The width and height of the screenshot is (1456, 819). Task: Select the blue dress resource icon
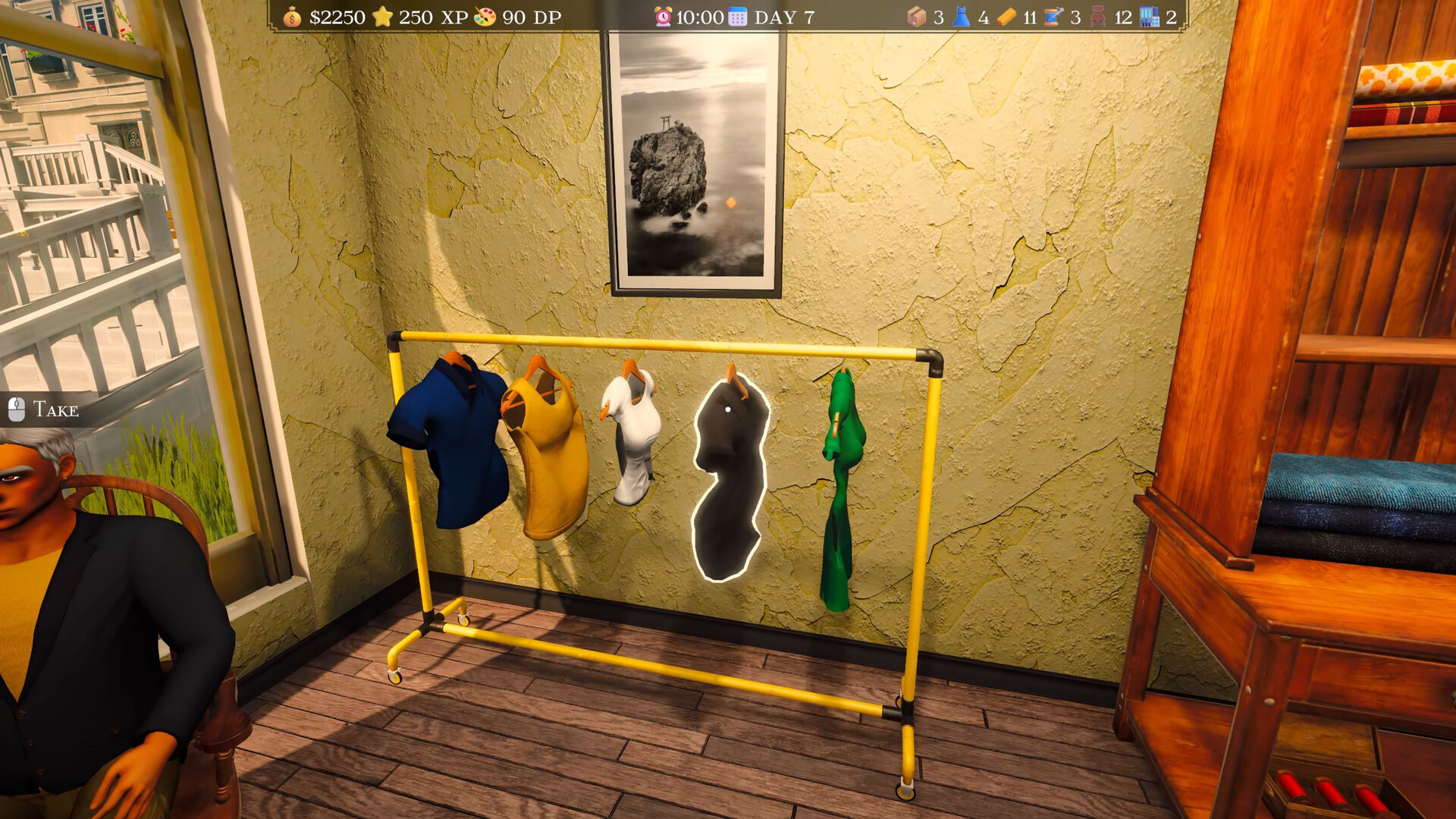[x=961, y=16]
